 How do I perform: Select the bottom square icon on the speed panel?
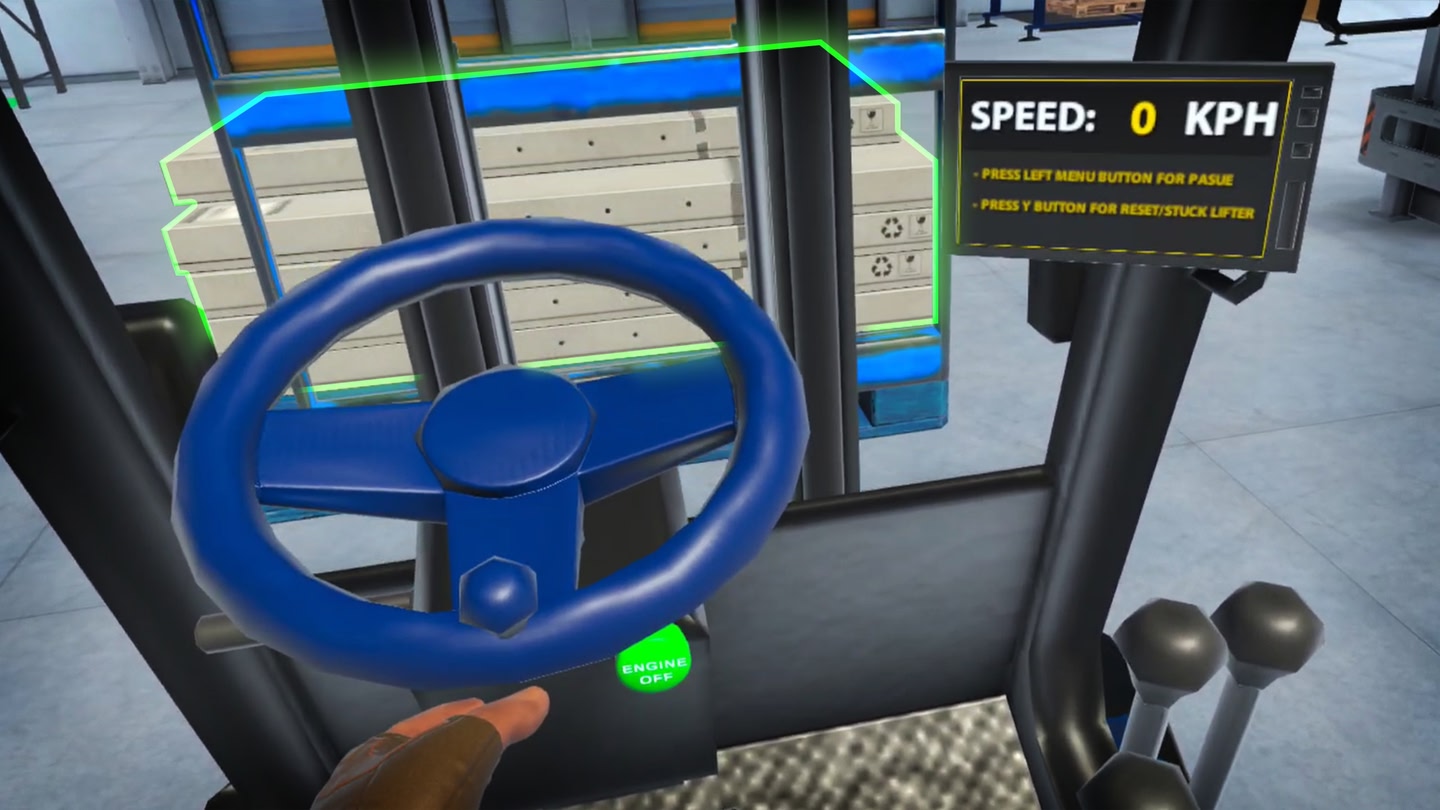(x=1302, y=149)
